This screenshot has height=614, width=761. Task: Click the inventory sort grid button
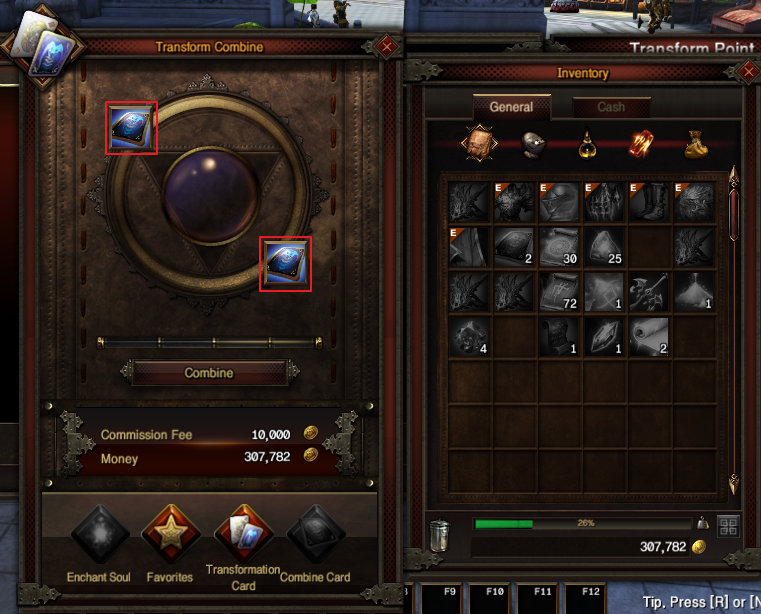pos(727,524)
